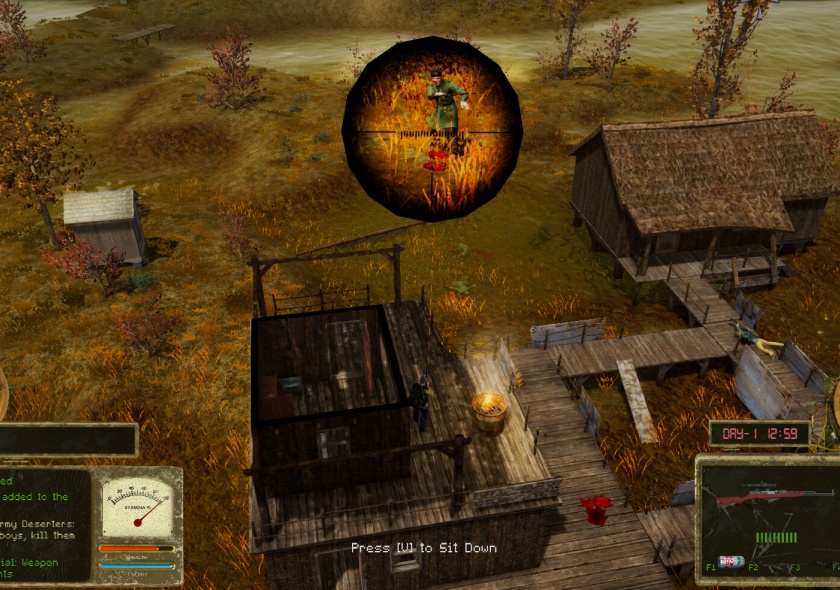Click the sniper scope zoom view

pos(432,129)
